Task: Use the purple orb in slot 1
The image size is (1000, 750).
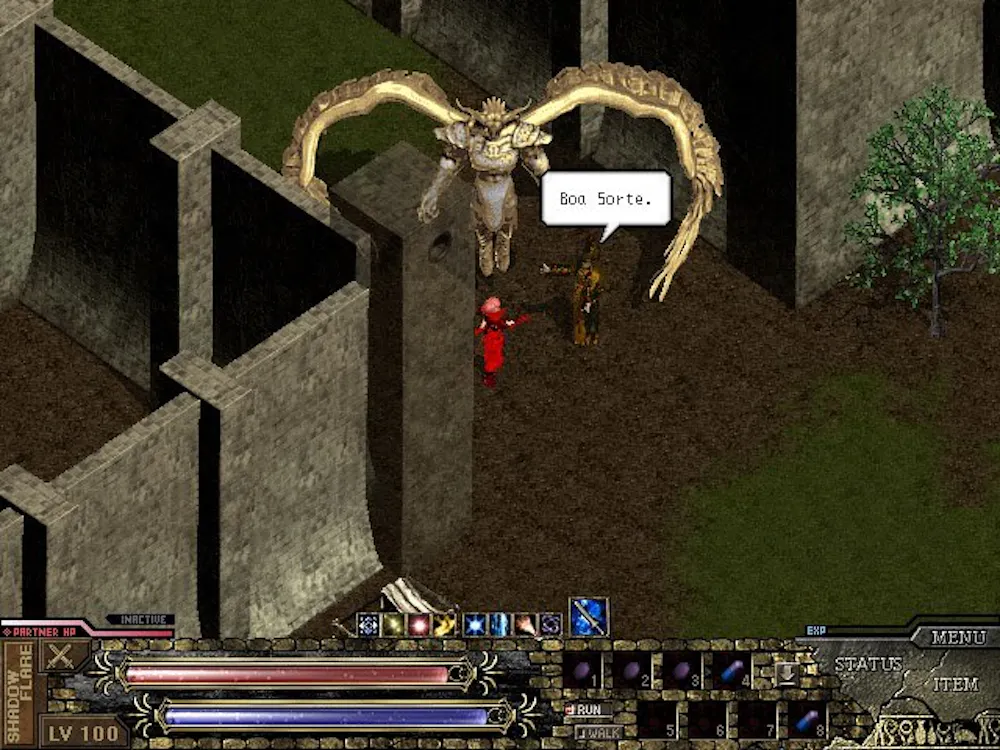Action: point(583,670)
